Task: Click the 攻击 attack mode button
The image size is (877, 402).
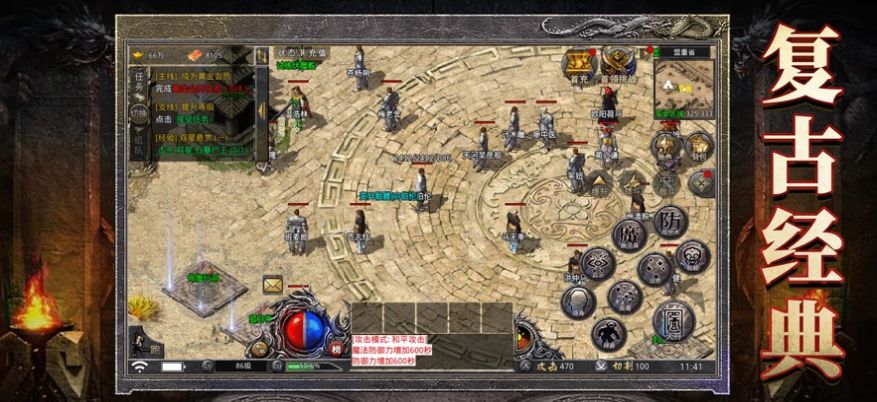Action: click(539, 367)
